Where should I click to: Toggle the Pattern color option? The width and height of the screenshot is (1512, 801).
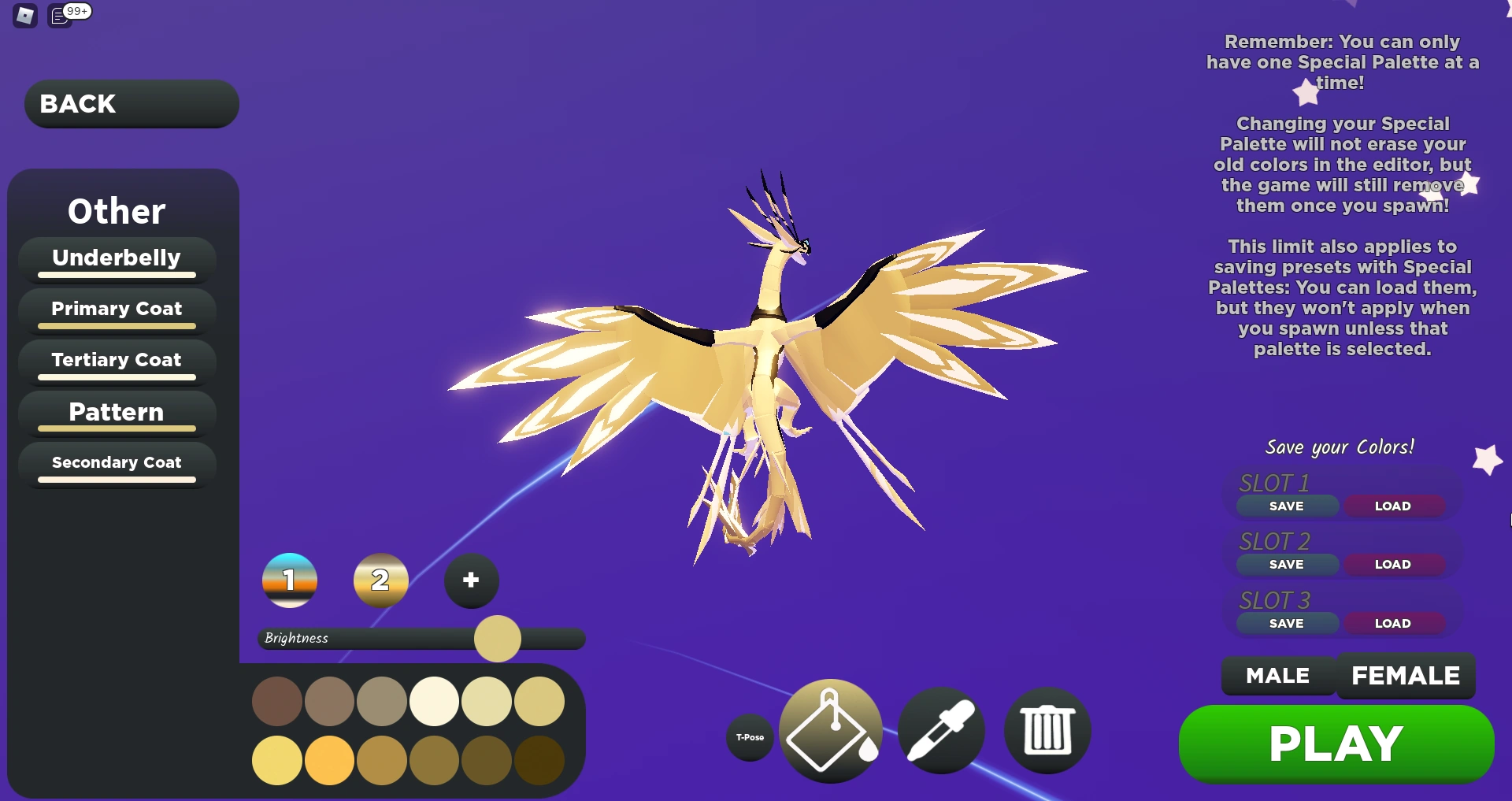pos(116,412)
